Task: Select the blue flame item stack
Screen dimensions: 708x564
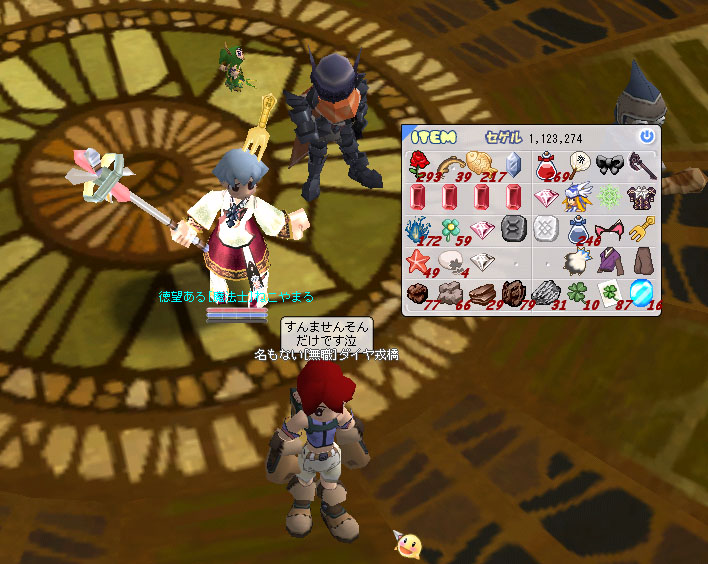Action: click(x=419, y=229)
